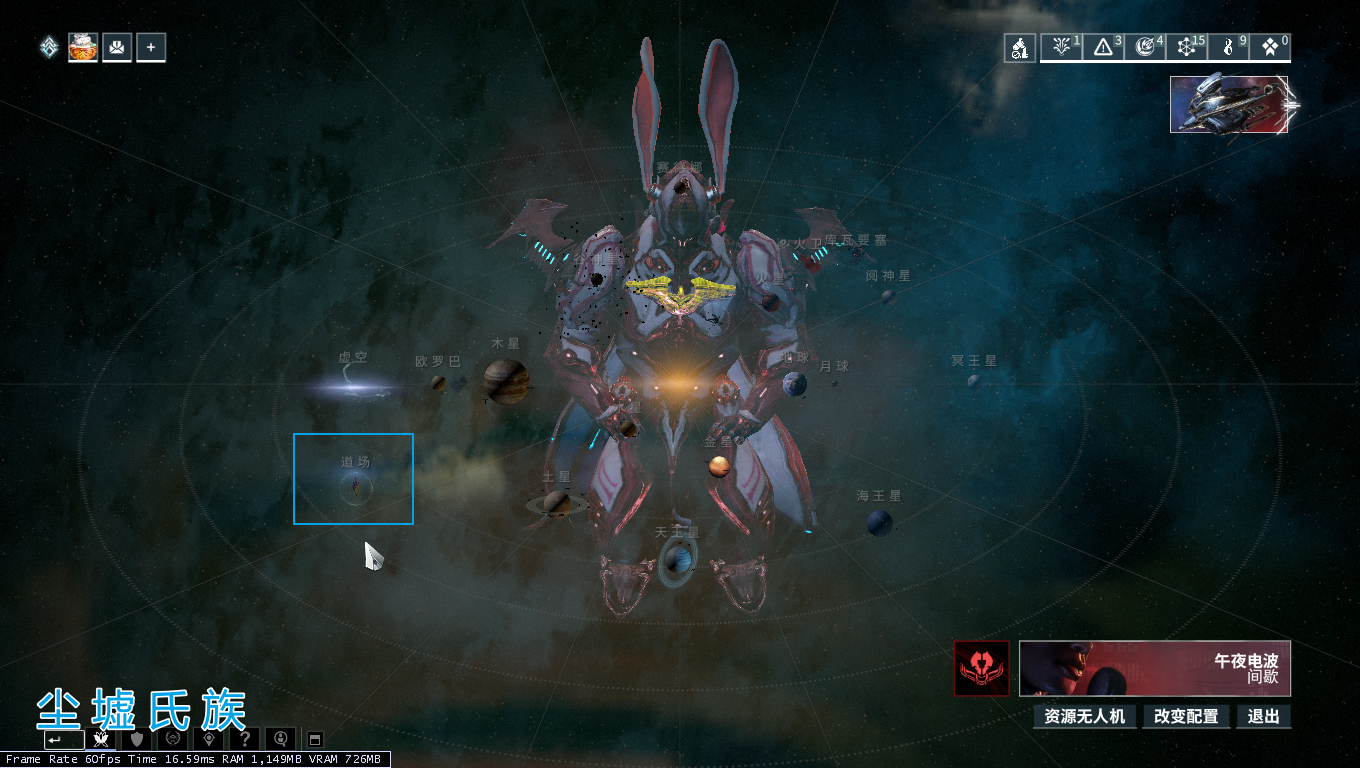1360x768 pixels.
Task: Open the tab with count 9
Action: tap(1229, 47)
